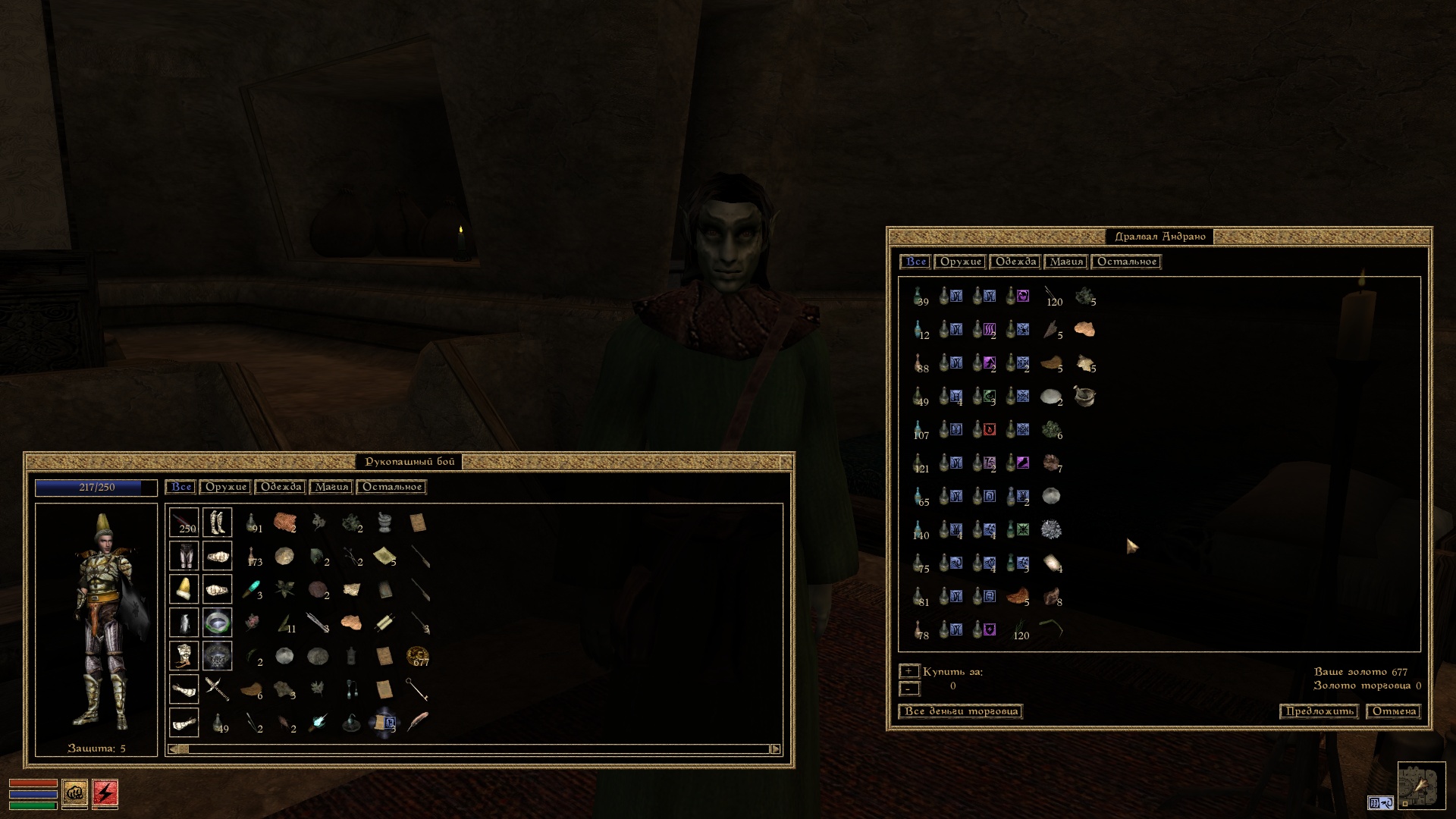Show Магия items in player inventory
This screenshot has width=1456, height=819.
click(331, 487)
